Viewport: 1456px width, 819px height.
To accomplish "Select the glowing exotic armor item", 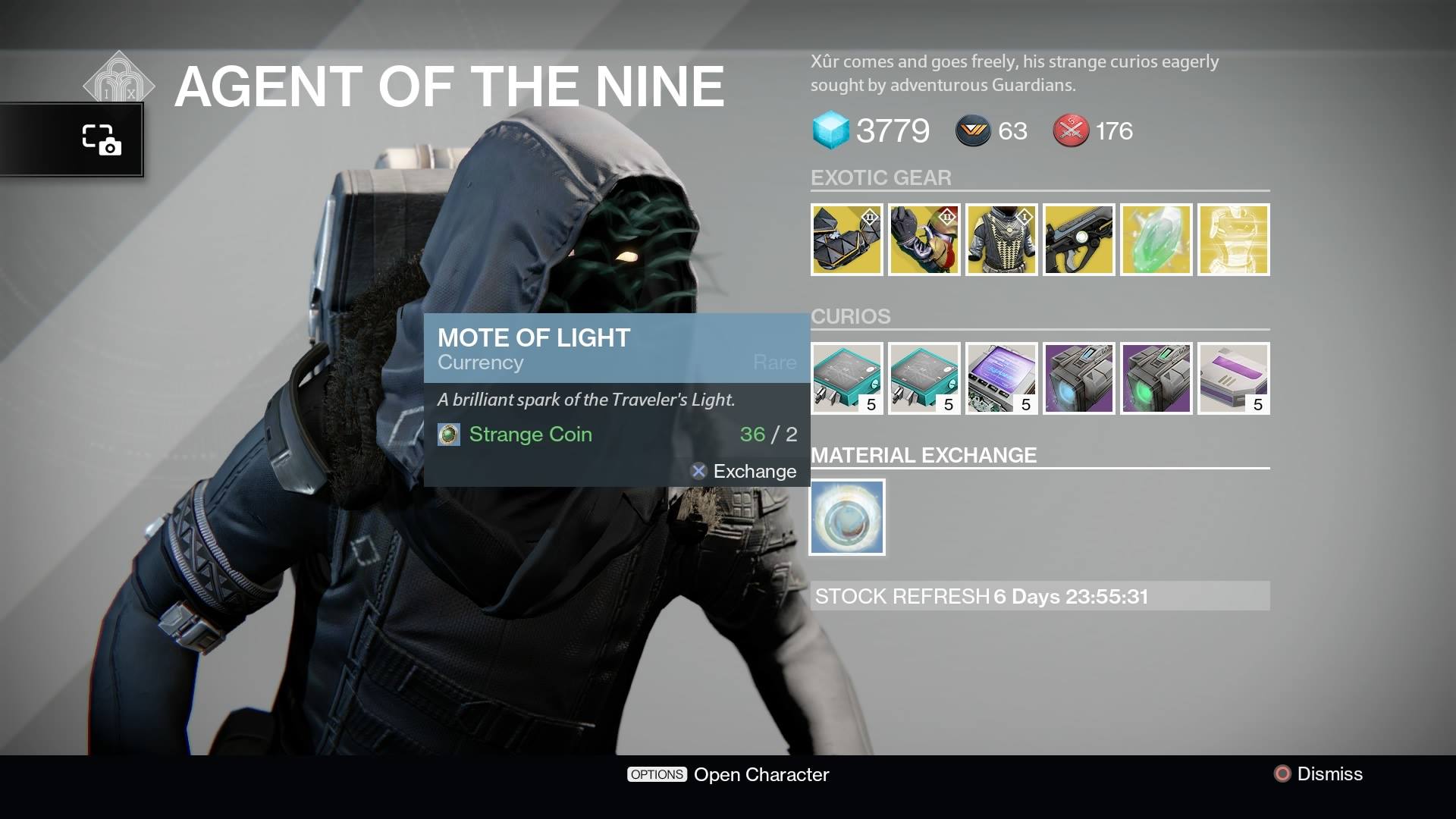I will click(1234, 240).
